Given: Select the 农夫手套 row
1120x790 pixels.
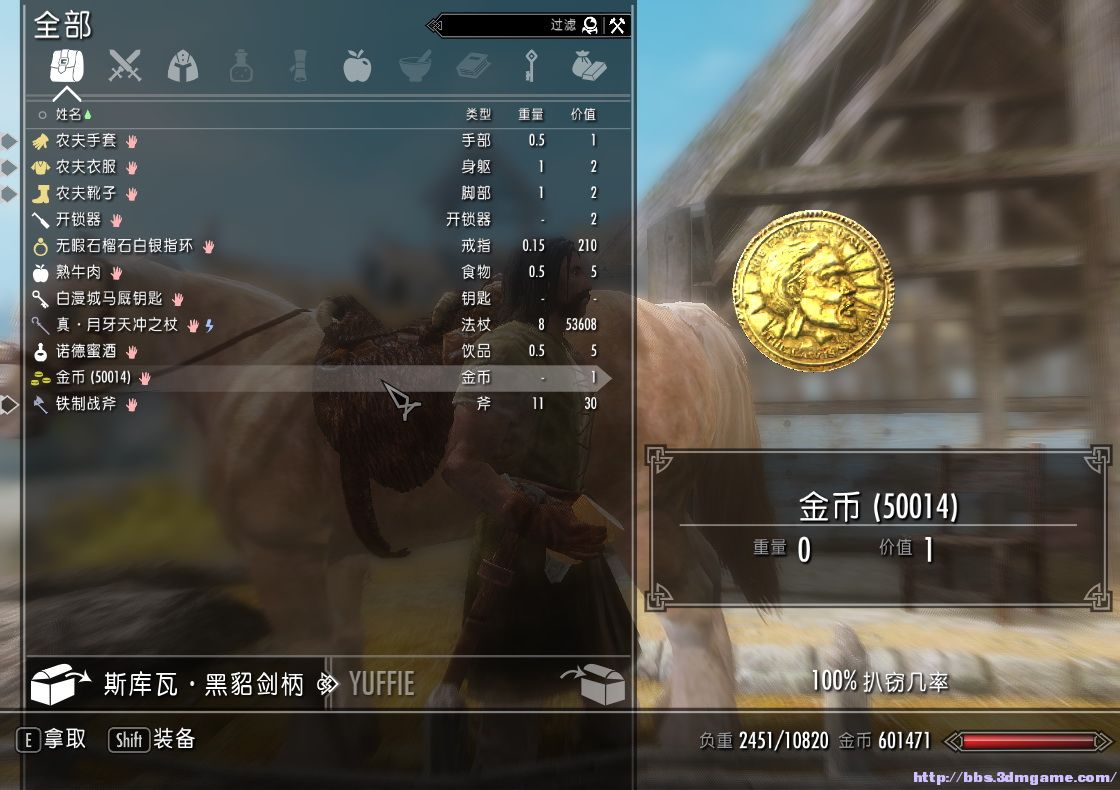Looking at the screenshot, I should (x=86, y=141).
